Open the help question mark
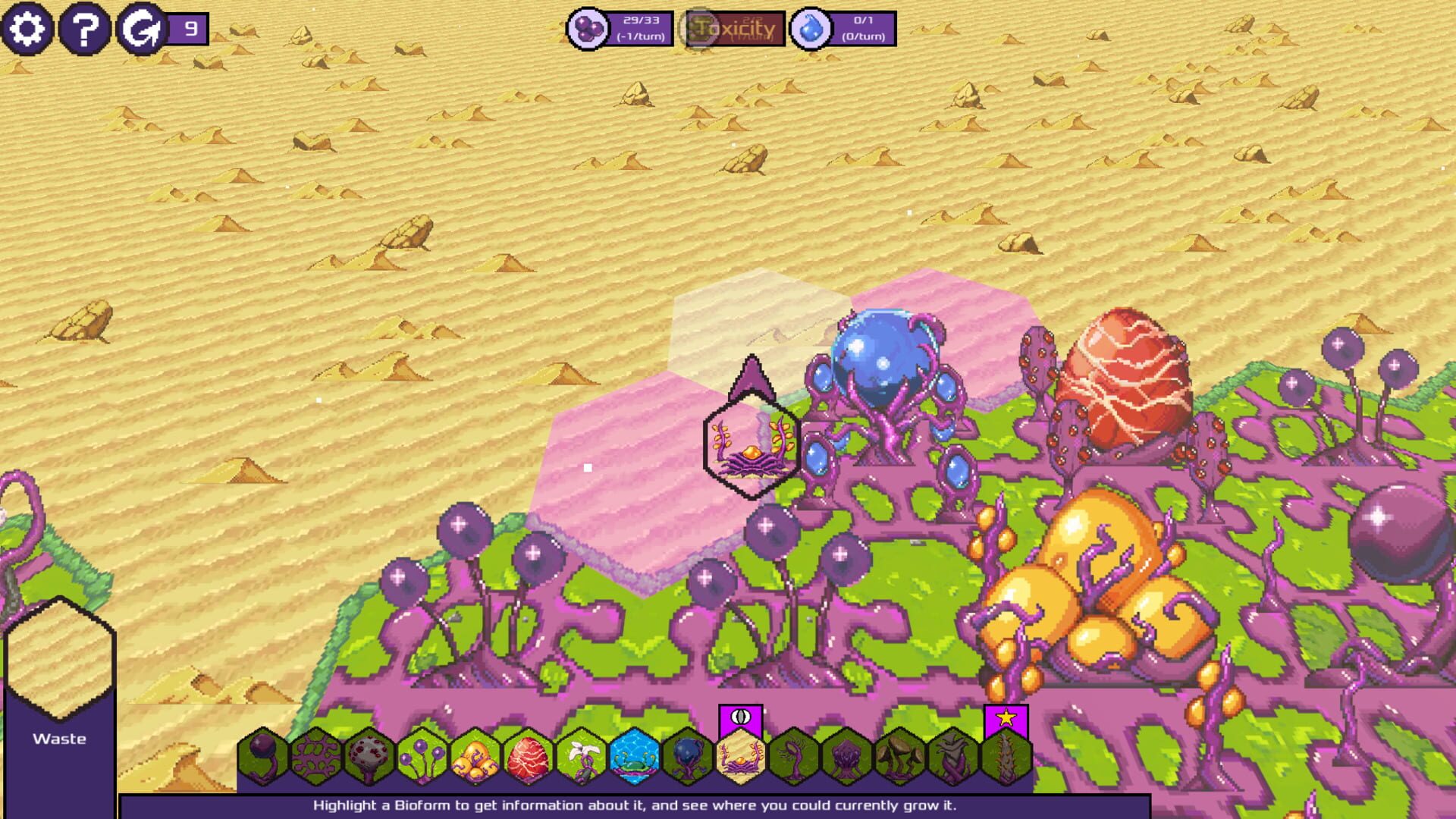The width and height of the screenshot is (1456, 819). pos(86,29)
